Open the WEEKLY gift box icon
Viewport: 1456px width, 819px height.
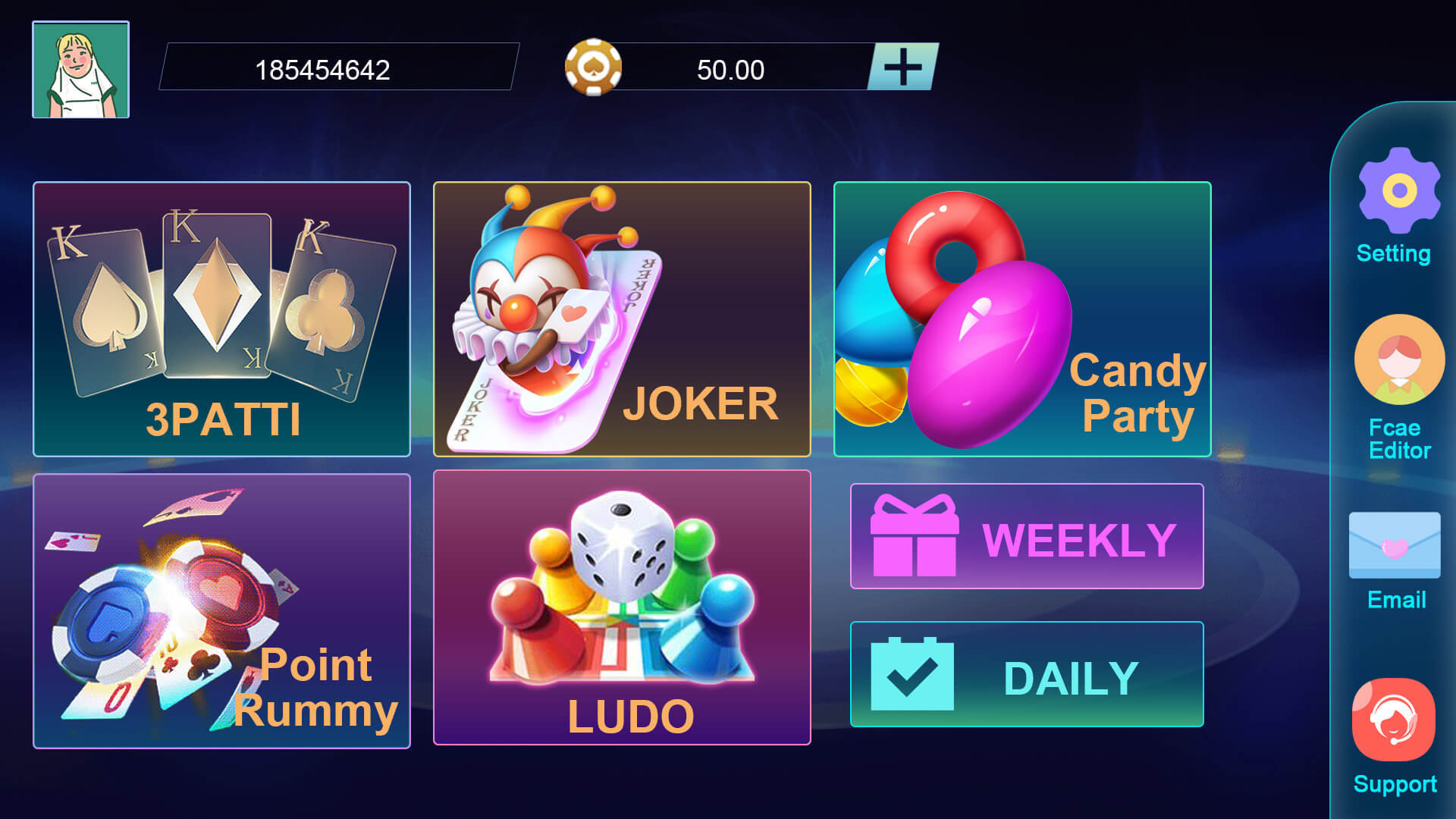pyautogui.click(x=914, y=535)
